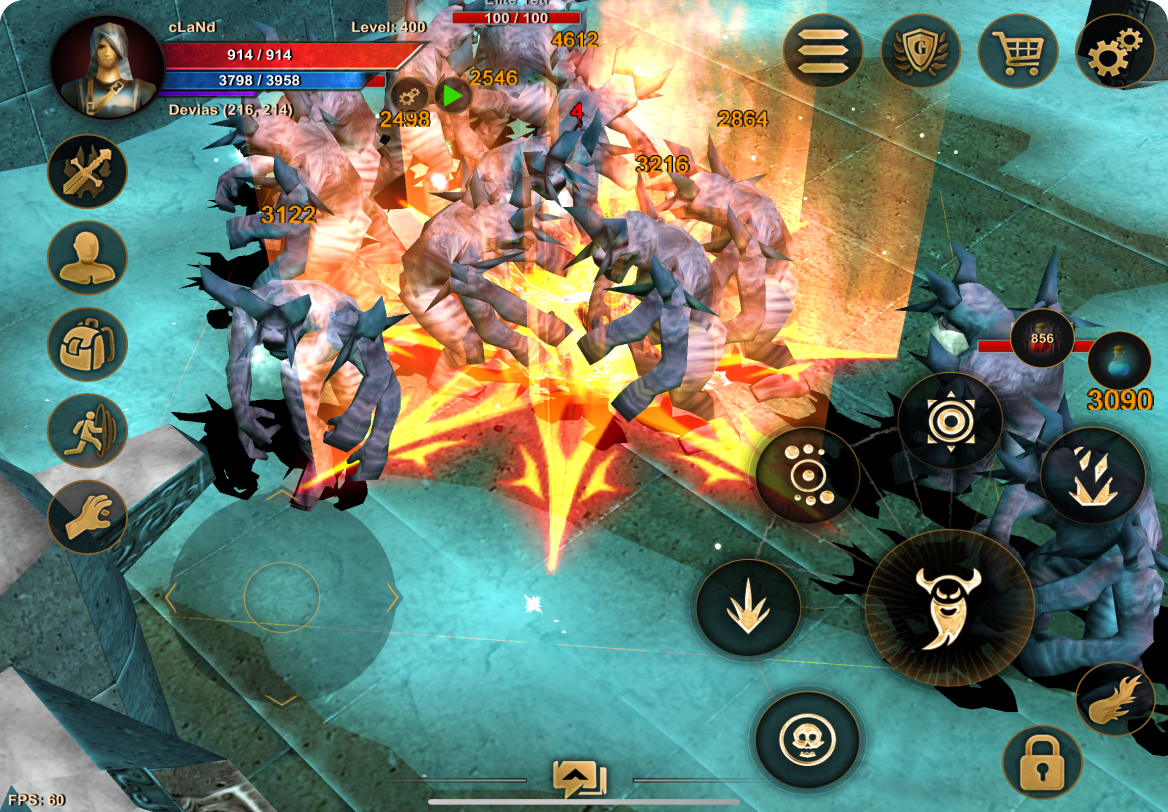This screenshot has height=812, width=1168.
Task: Activate the circle of dots skill
Action: pos(807,475)
